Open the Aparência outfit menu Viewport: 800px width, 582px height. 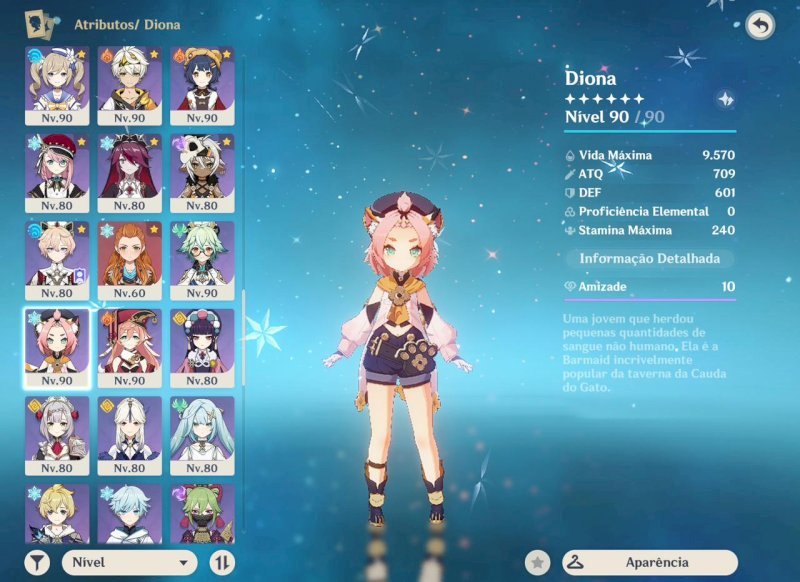point(649,562)
